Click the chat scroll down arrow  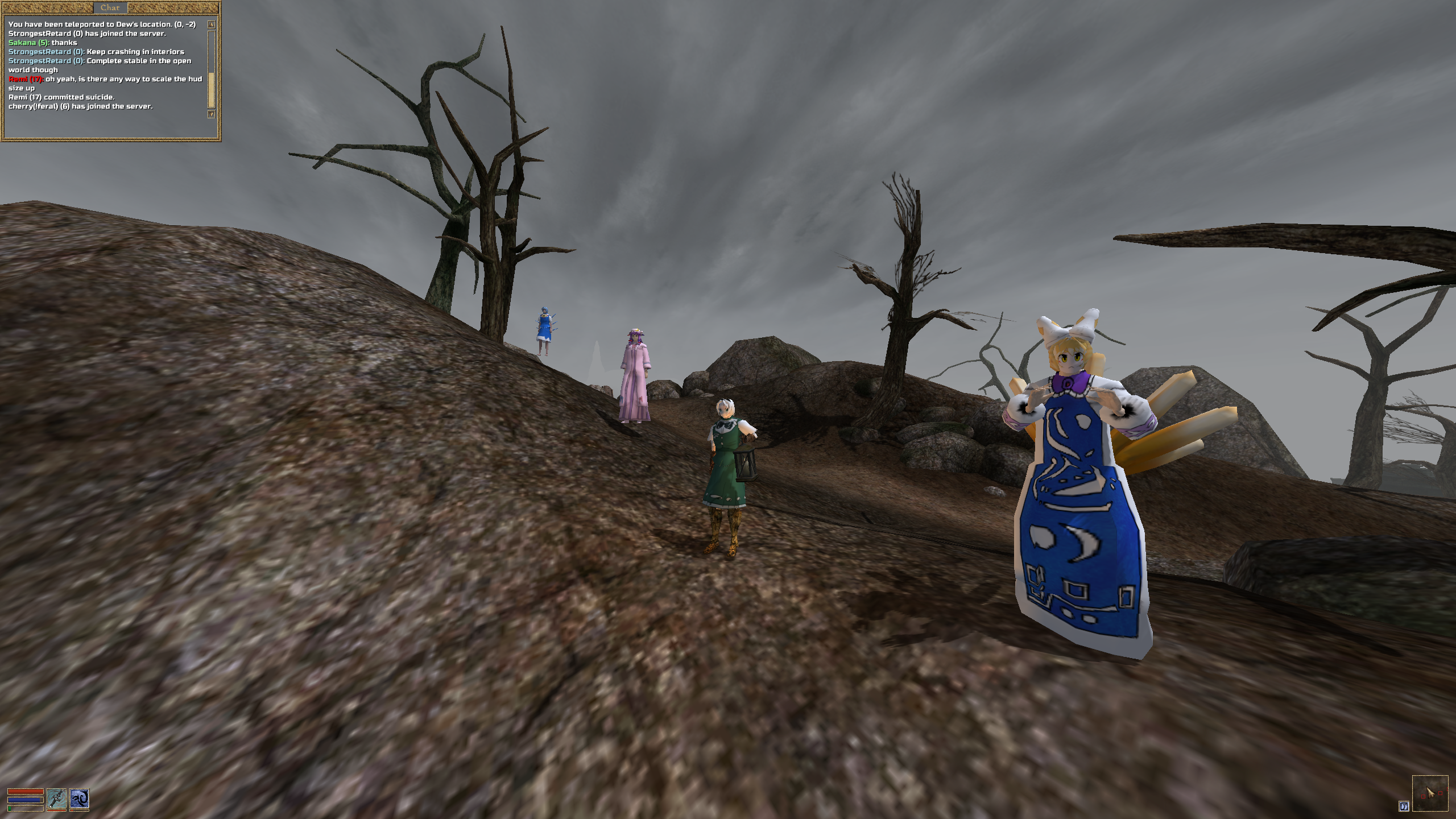pyautogui.click(x=211, y=114)
